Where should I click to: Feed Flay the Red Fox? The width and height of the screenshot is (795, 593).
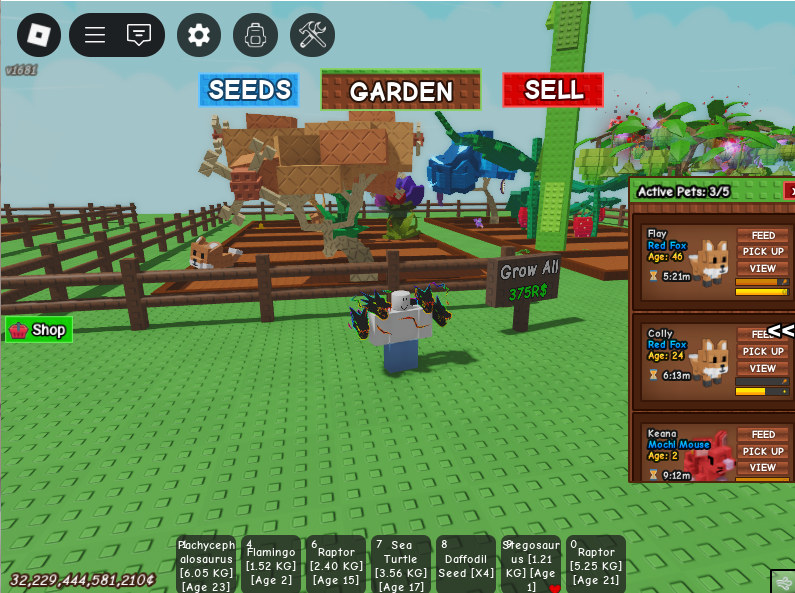tap(763, 235)
